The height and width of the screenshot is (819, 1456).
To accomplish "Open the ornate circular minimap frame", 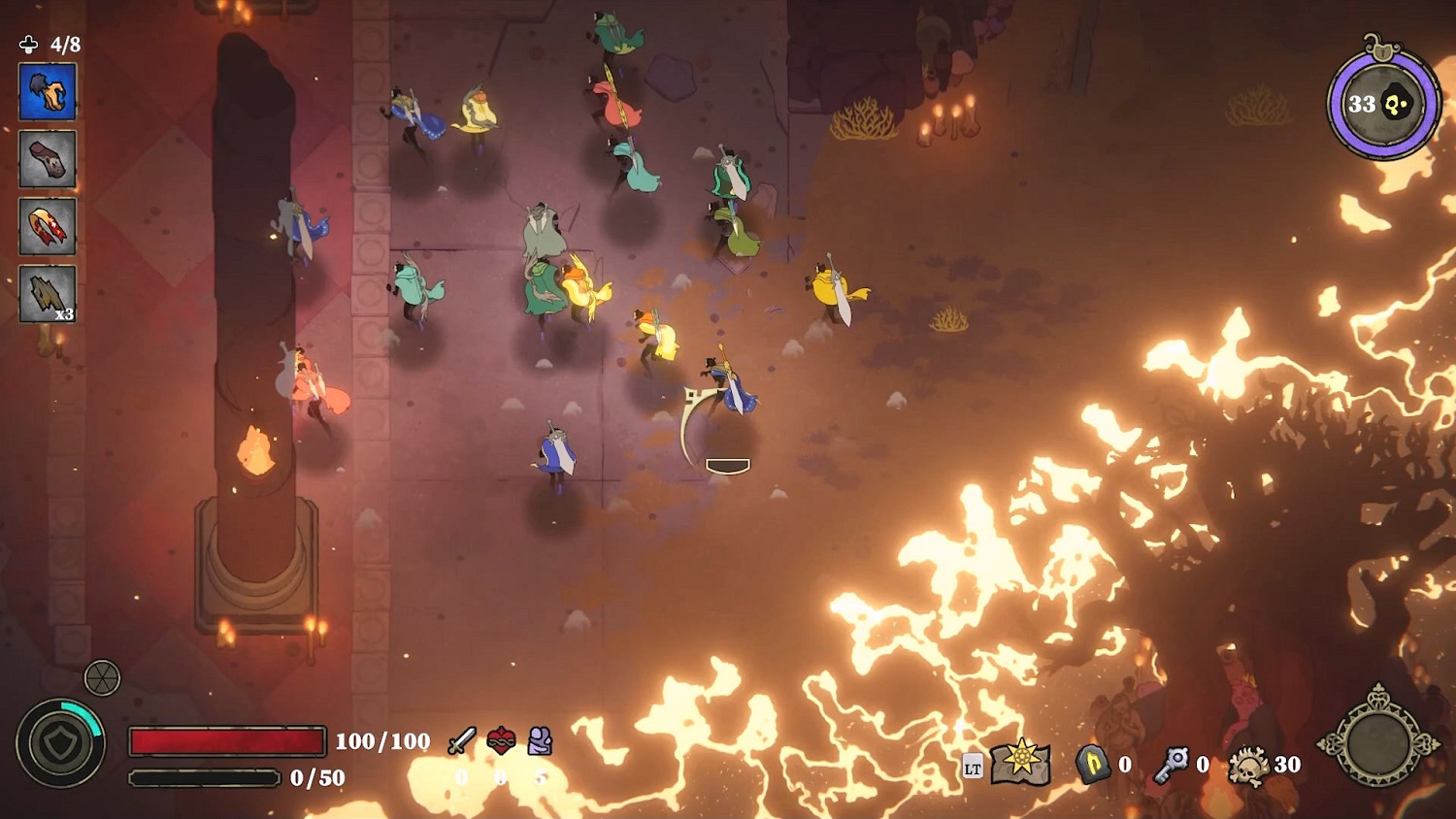I will click(1378, 742).
